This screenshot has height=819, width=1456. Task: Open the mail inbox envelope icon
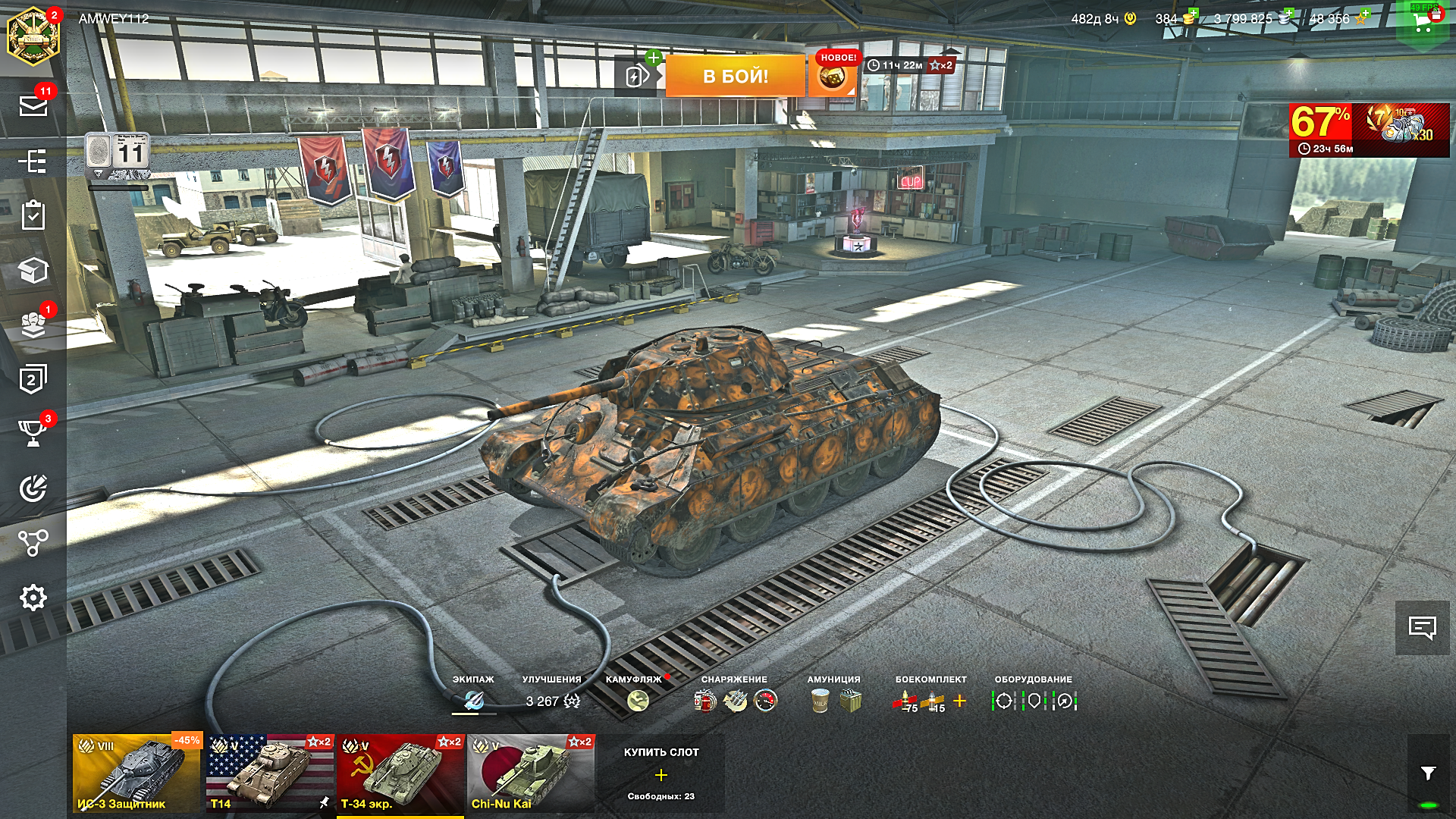[33, 105]
